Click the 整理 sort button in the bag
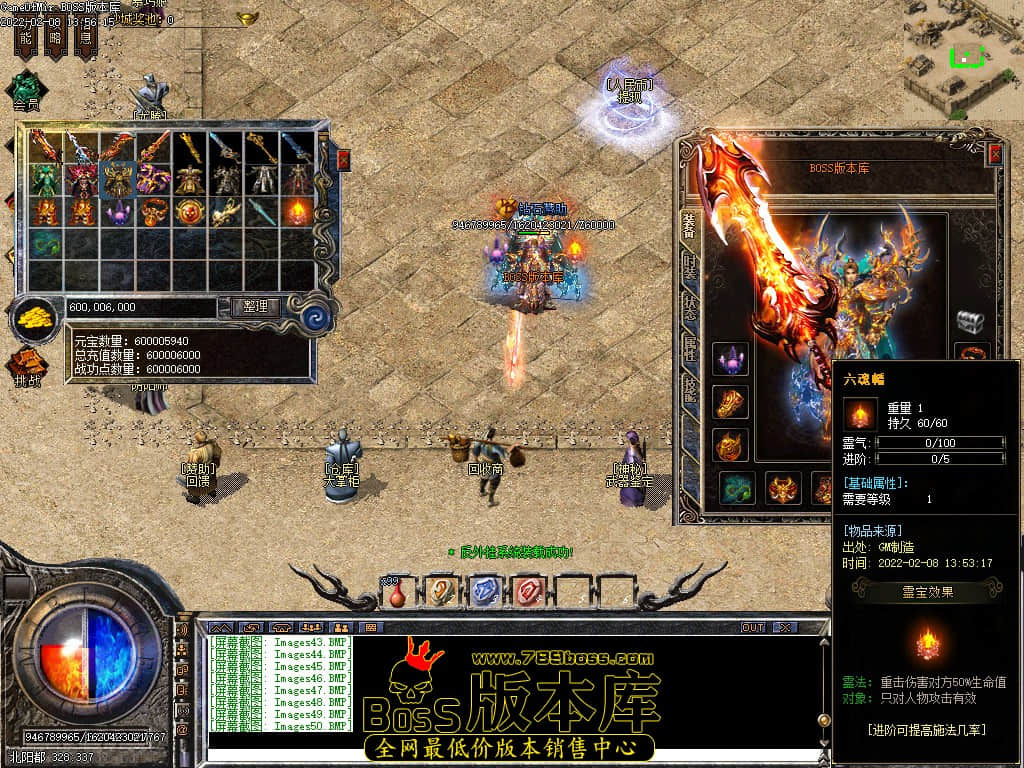 coord(255,307)
